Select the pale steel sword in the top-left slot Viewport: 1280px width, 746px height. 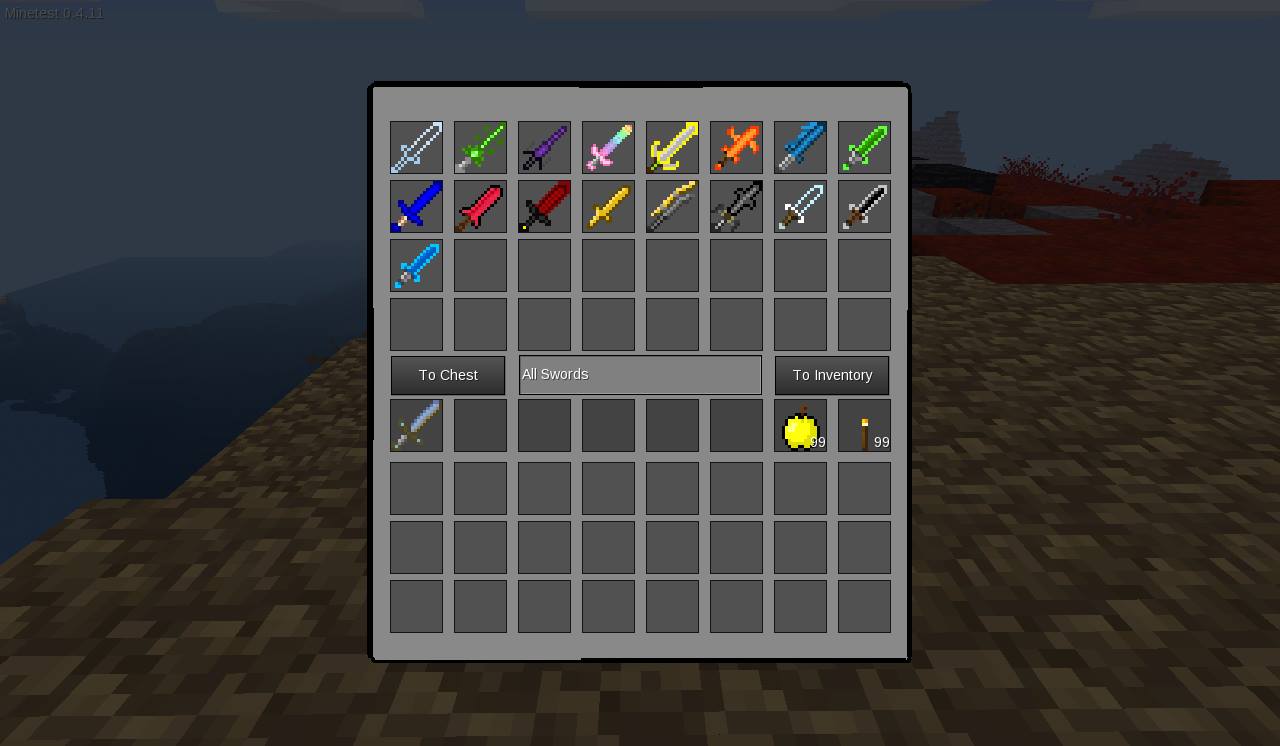click(416, 147)
